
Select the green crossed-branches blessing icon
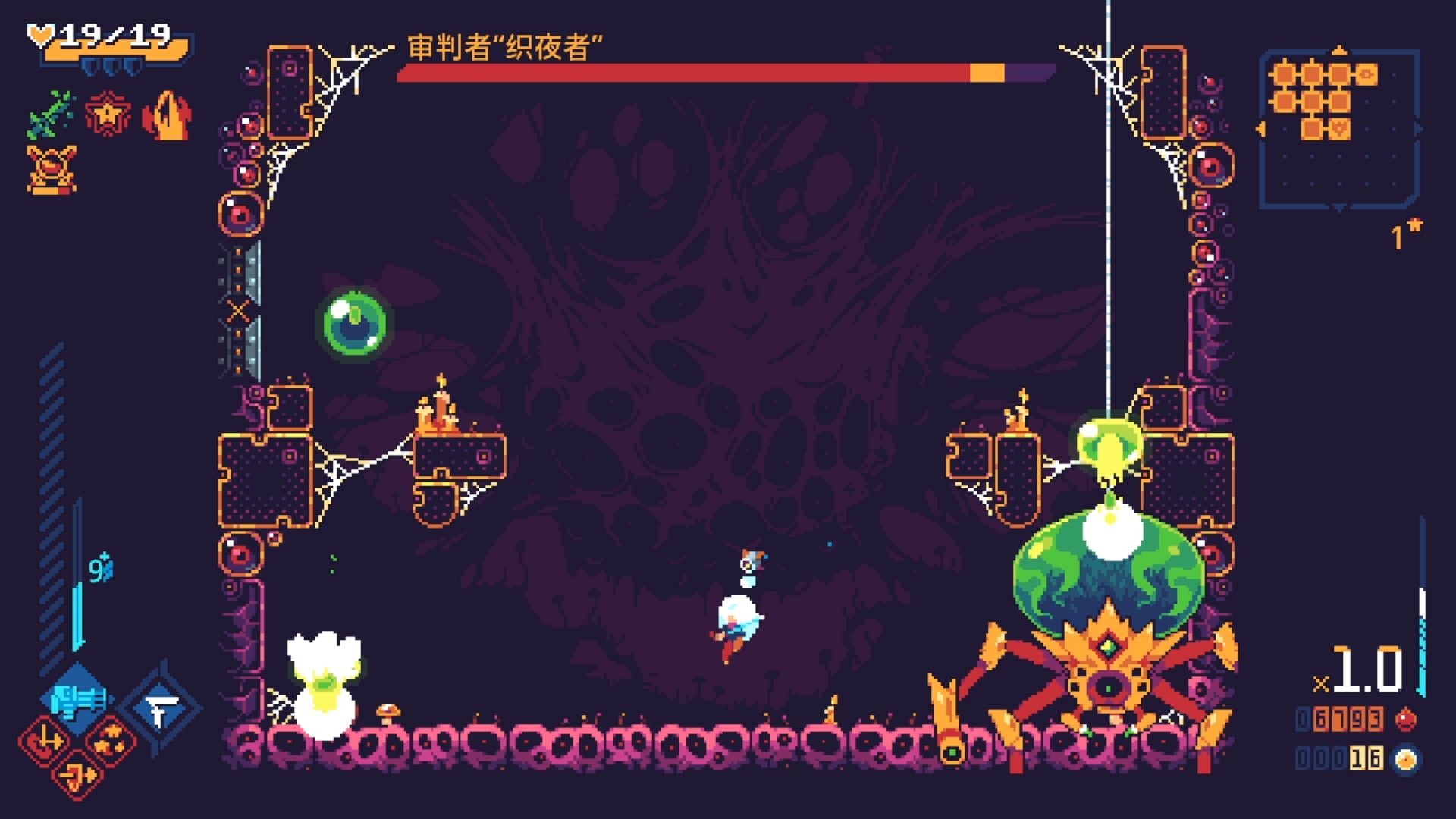tap(50, 115)
